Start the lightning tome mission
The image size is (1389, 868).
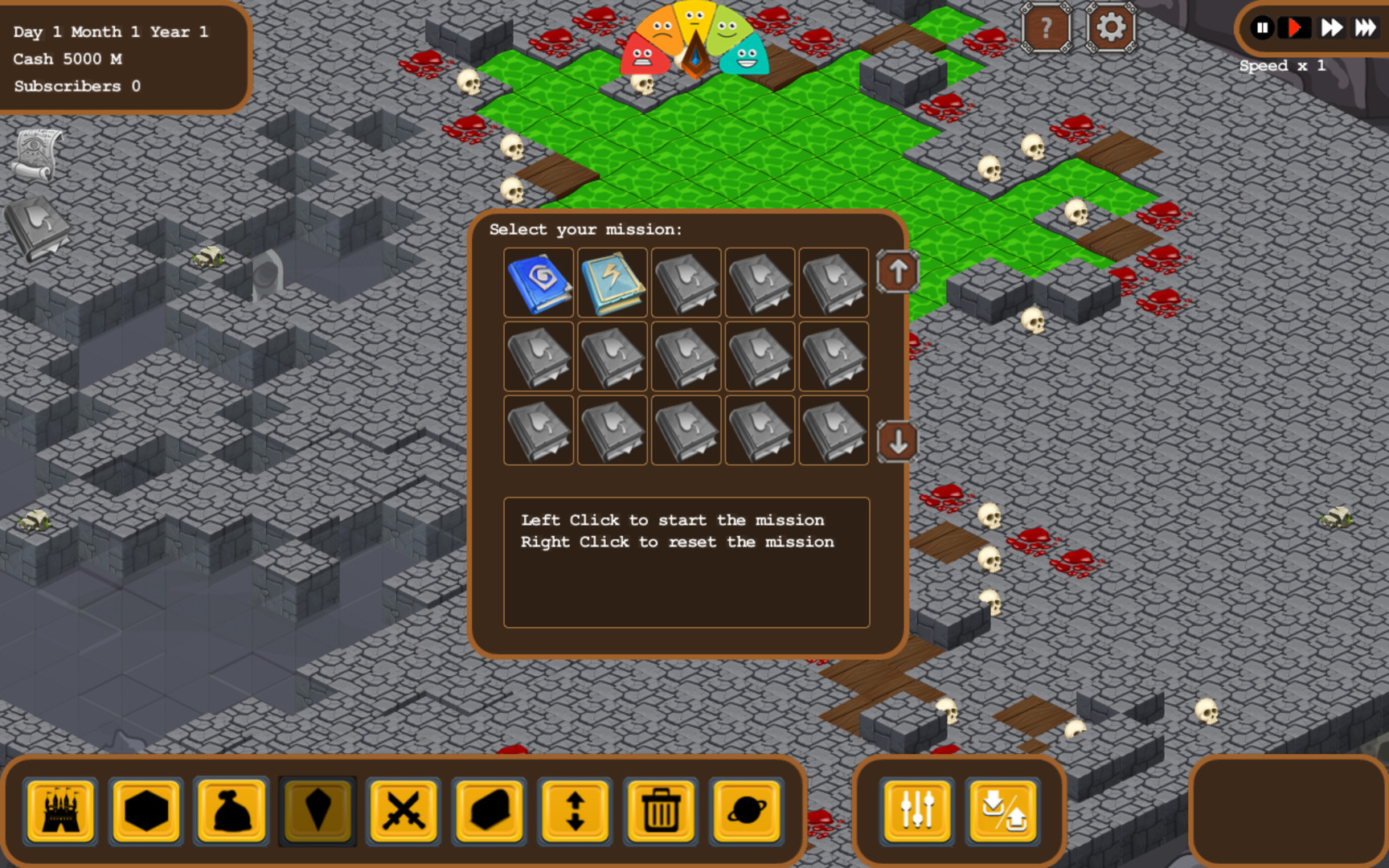tap(612, 283)
